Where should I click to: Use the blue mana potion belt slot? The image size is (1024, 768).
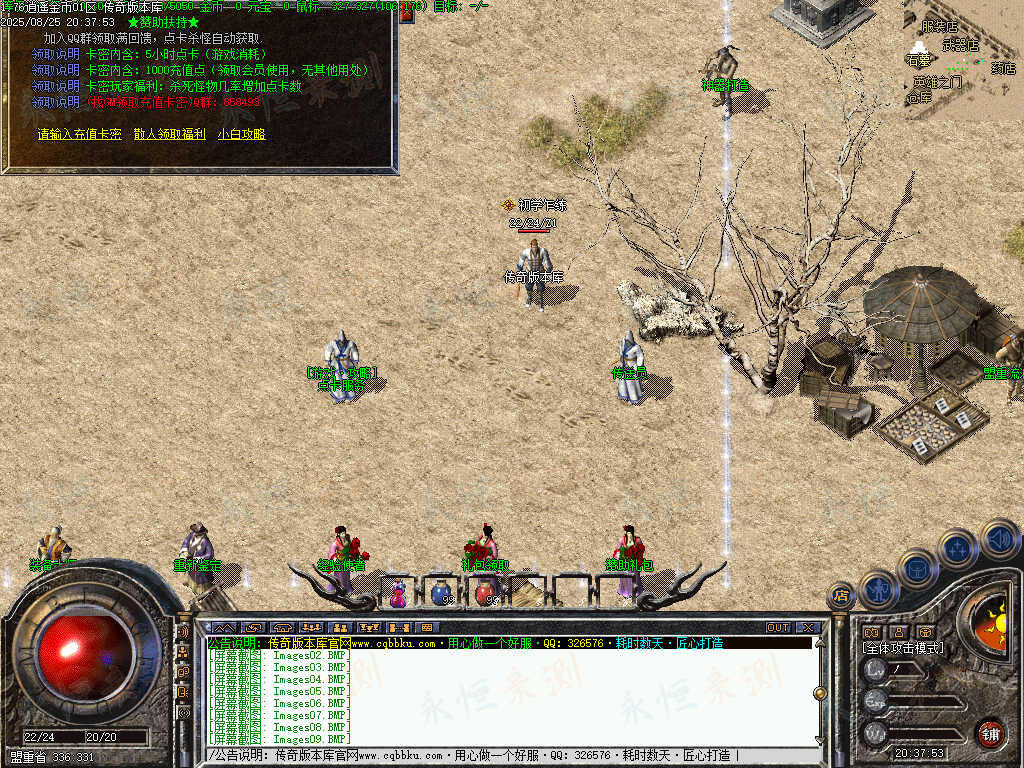[440, 593]
